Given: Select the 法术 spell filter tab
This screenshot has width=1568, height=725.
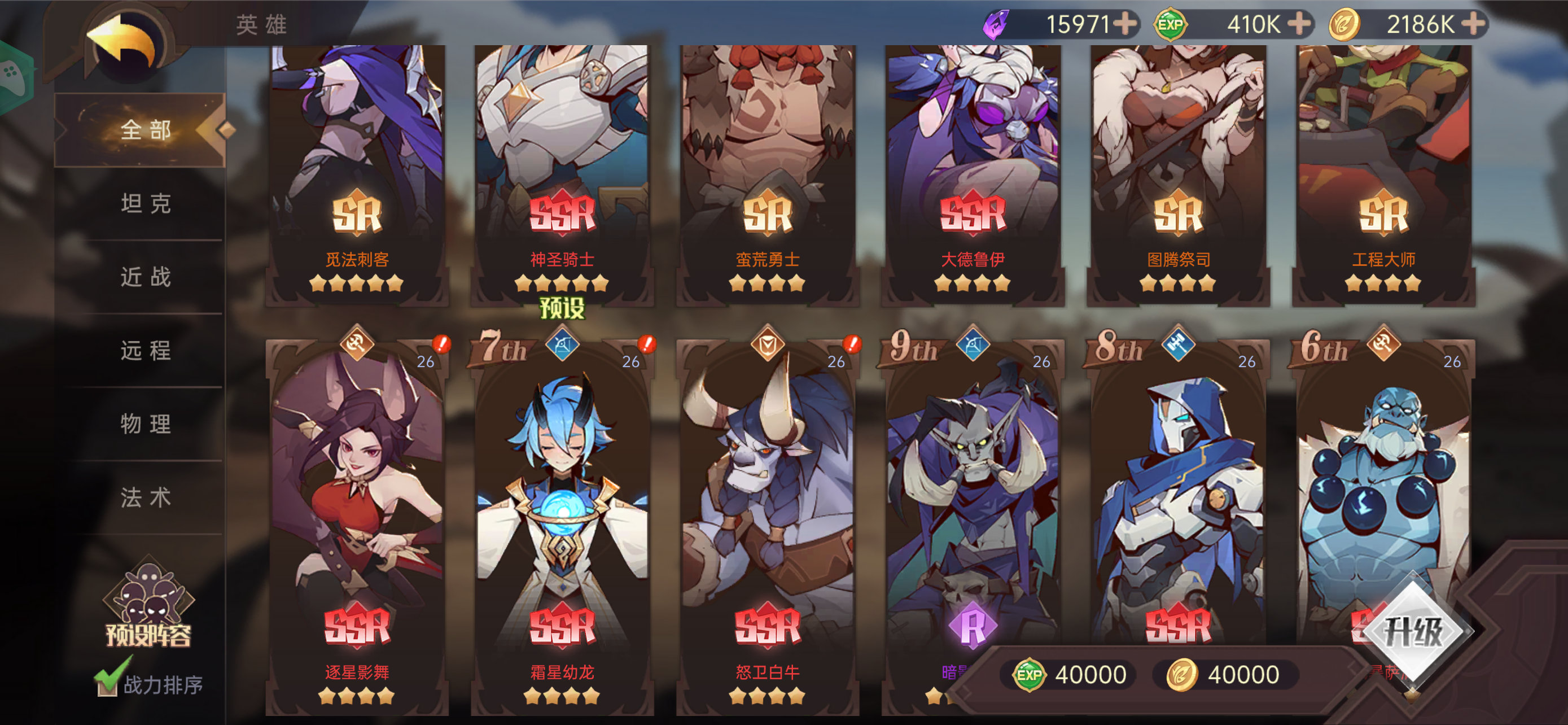Looking at the screenshot, I should (x=144, y=497).
